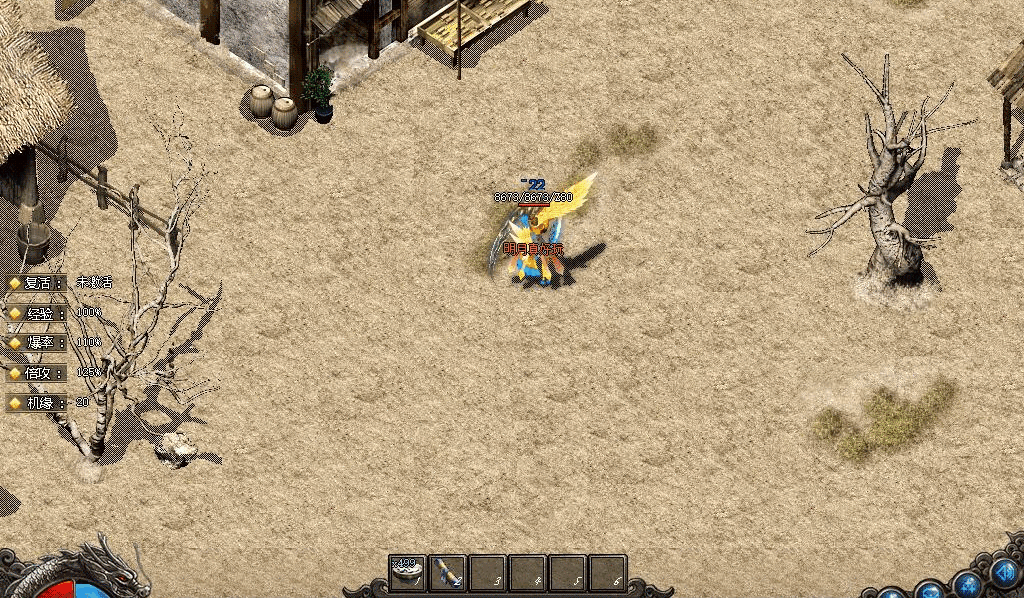Select the scroll in hotbar slot 2

coord(448,573)
